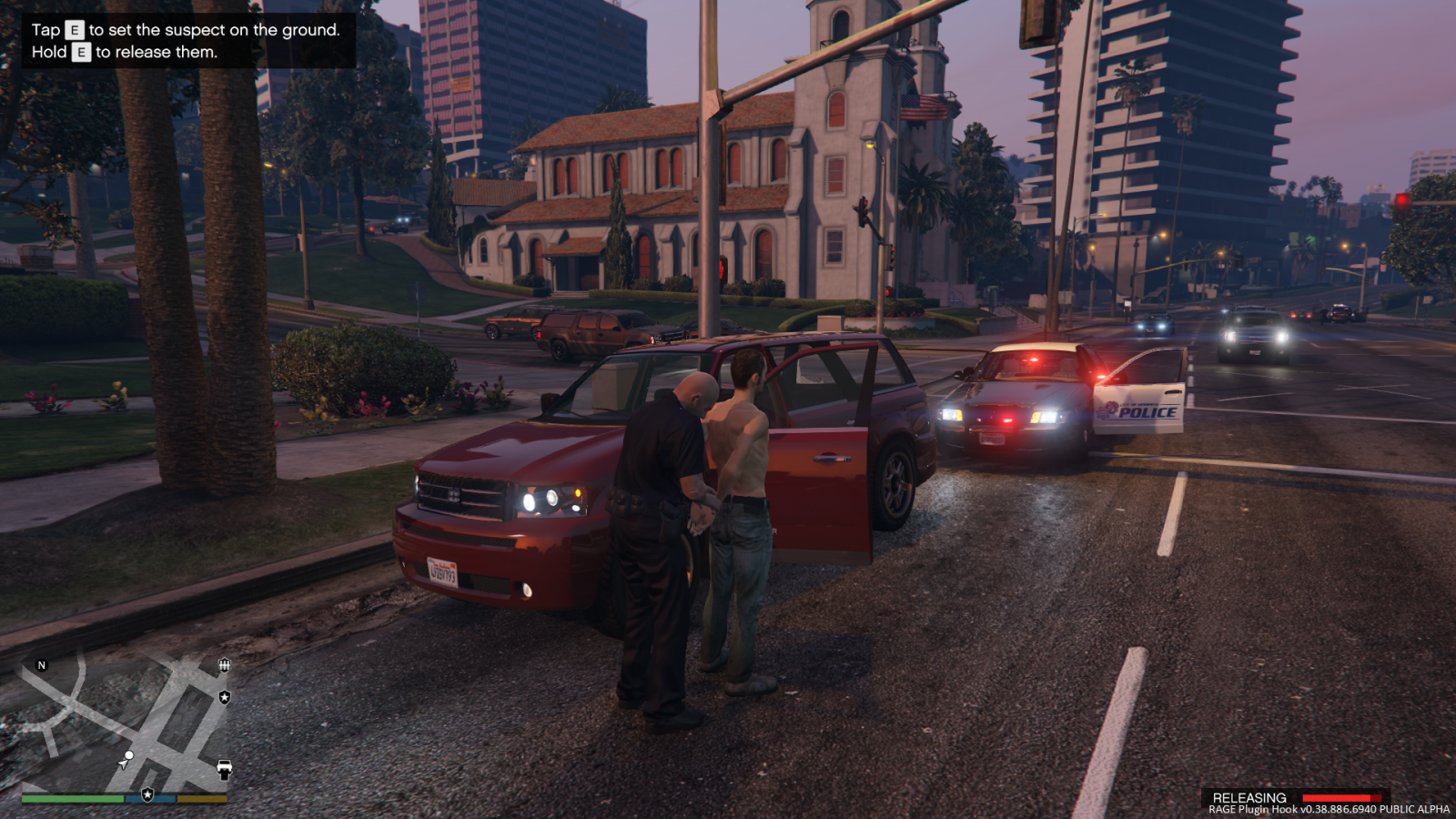Image resolution: width=1456 pixels, height=819 pixels.
Task: Select the jail bars blip on the minimap
Action: [225, 665]
